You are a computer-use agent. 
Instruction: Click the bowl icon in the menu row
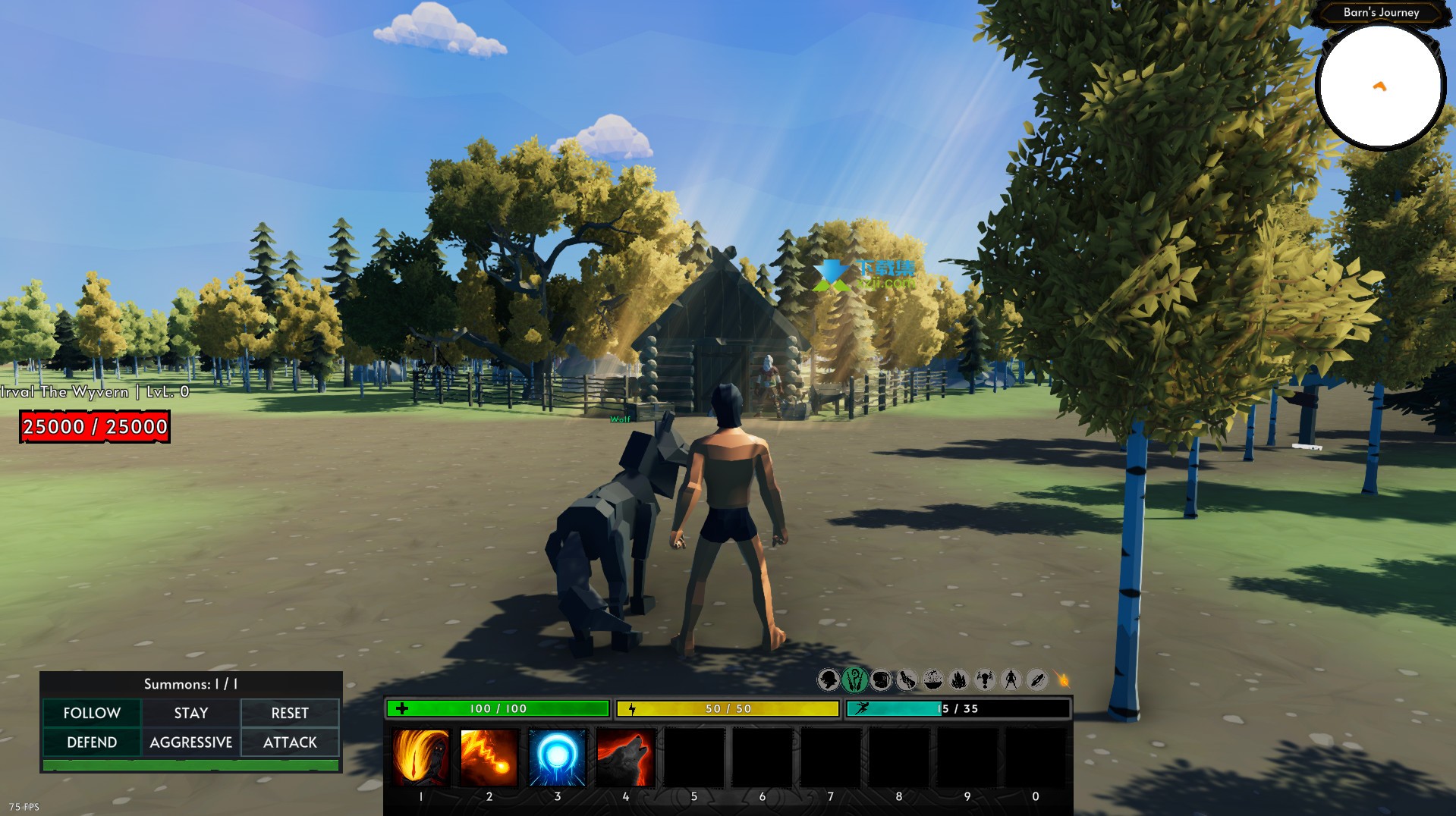(x=933, y=679)
